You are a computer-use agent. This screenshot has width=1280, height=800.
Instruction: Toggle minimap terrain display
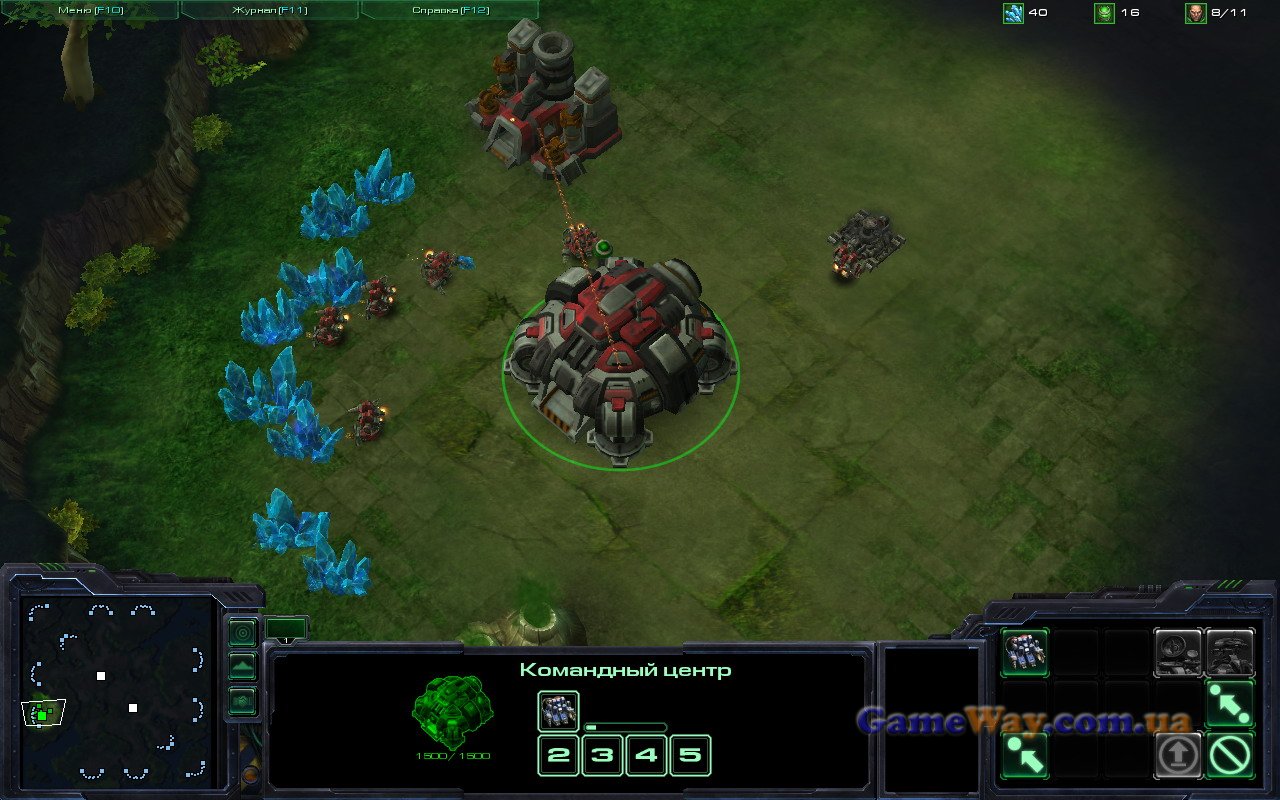(x=243, y=667)
